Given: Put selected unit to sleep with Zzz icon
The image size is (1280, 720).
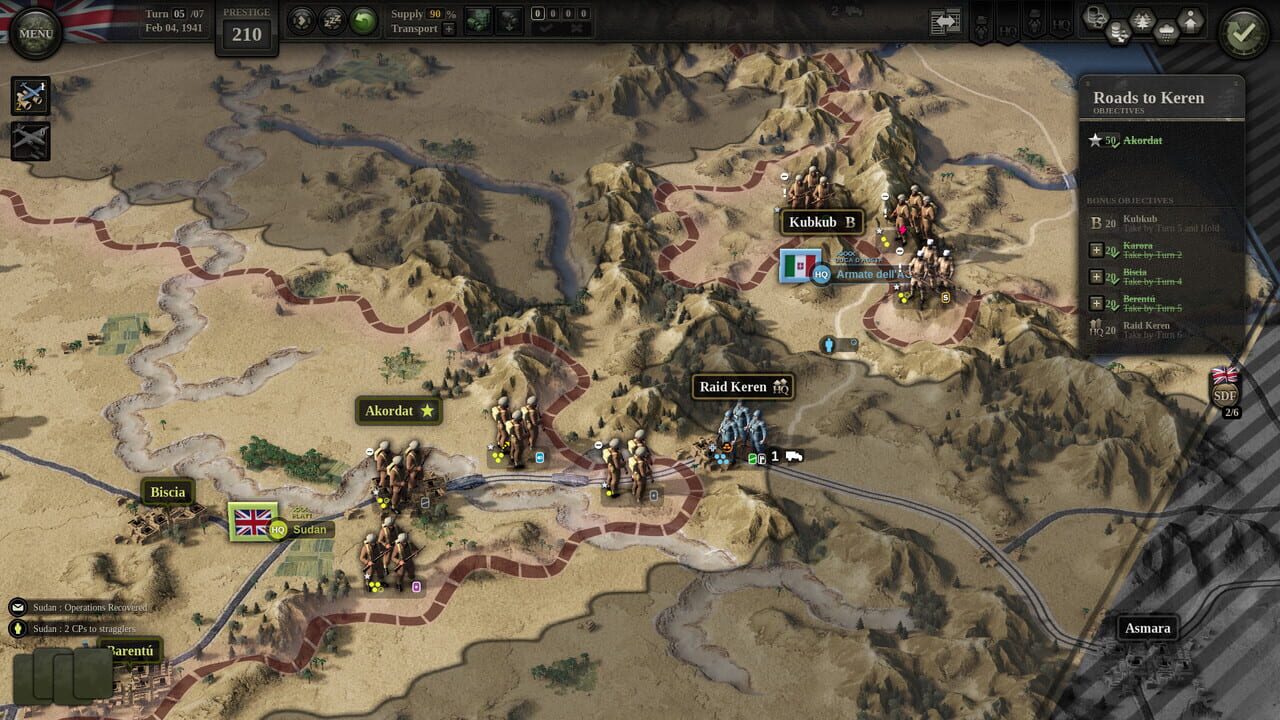Looking at the screenshot, I should click(331, 20).
